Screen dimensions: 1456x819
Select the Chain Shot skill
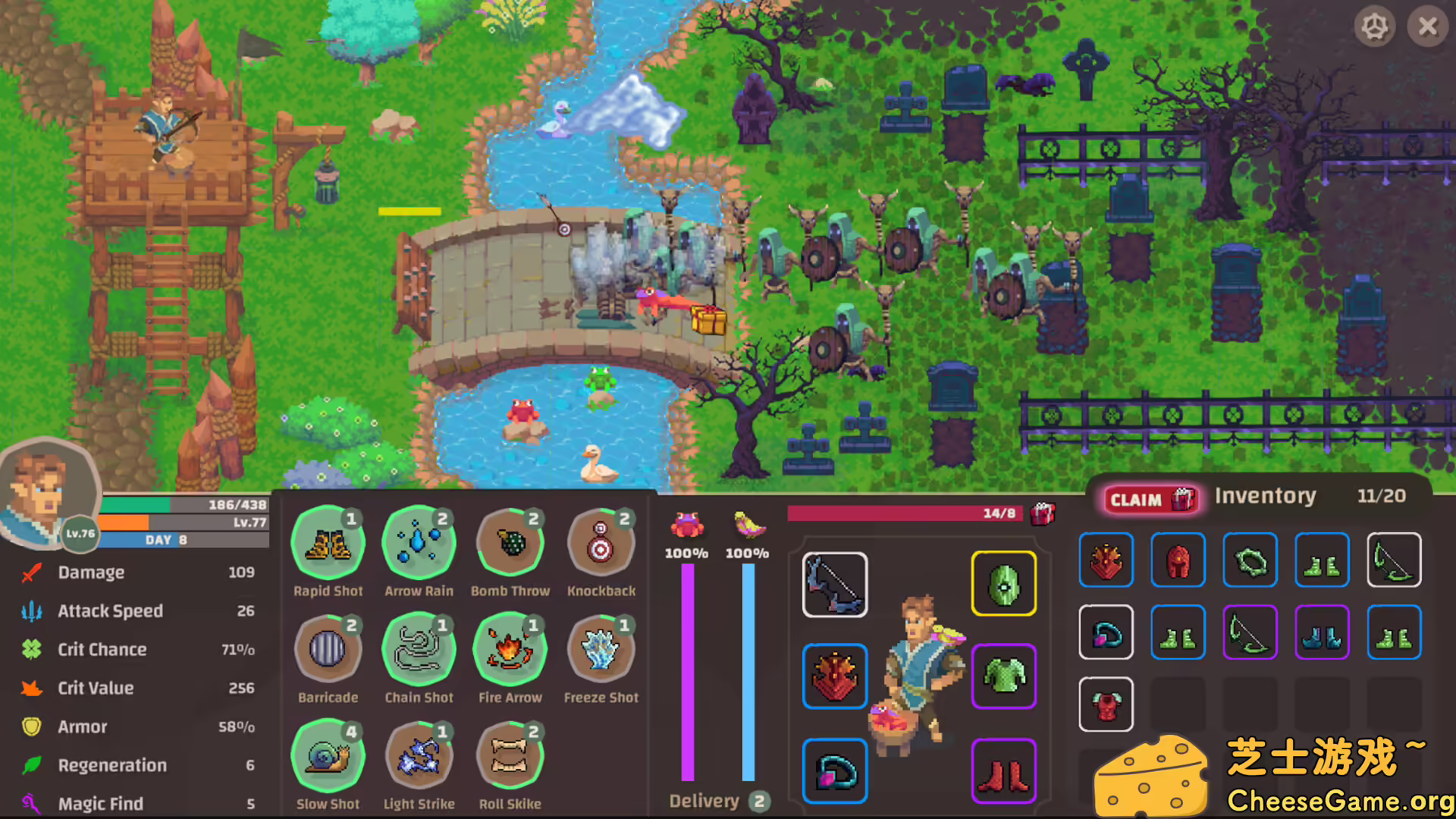point(419,648)
